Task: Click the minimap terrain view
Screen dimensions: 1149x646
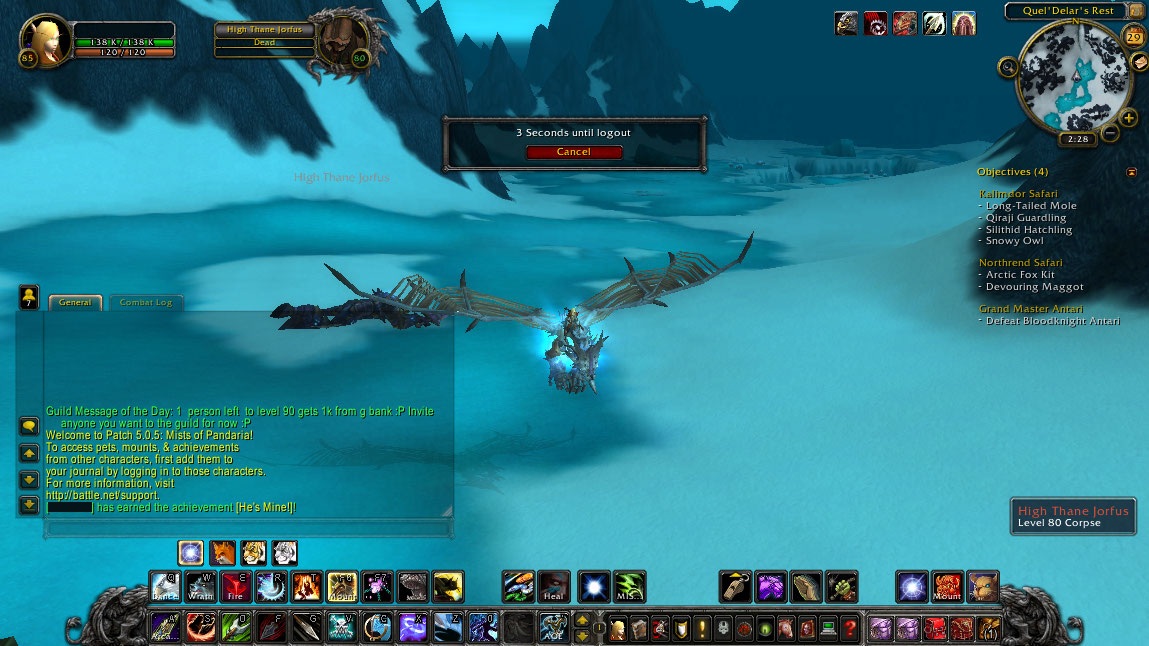Action: [x=1074, y=77]
